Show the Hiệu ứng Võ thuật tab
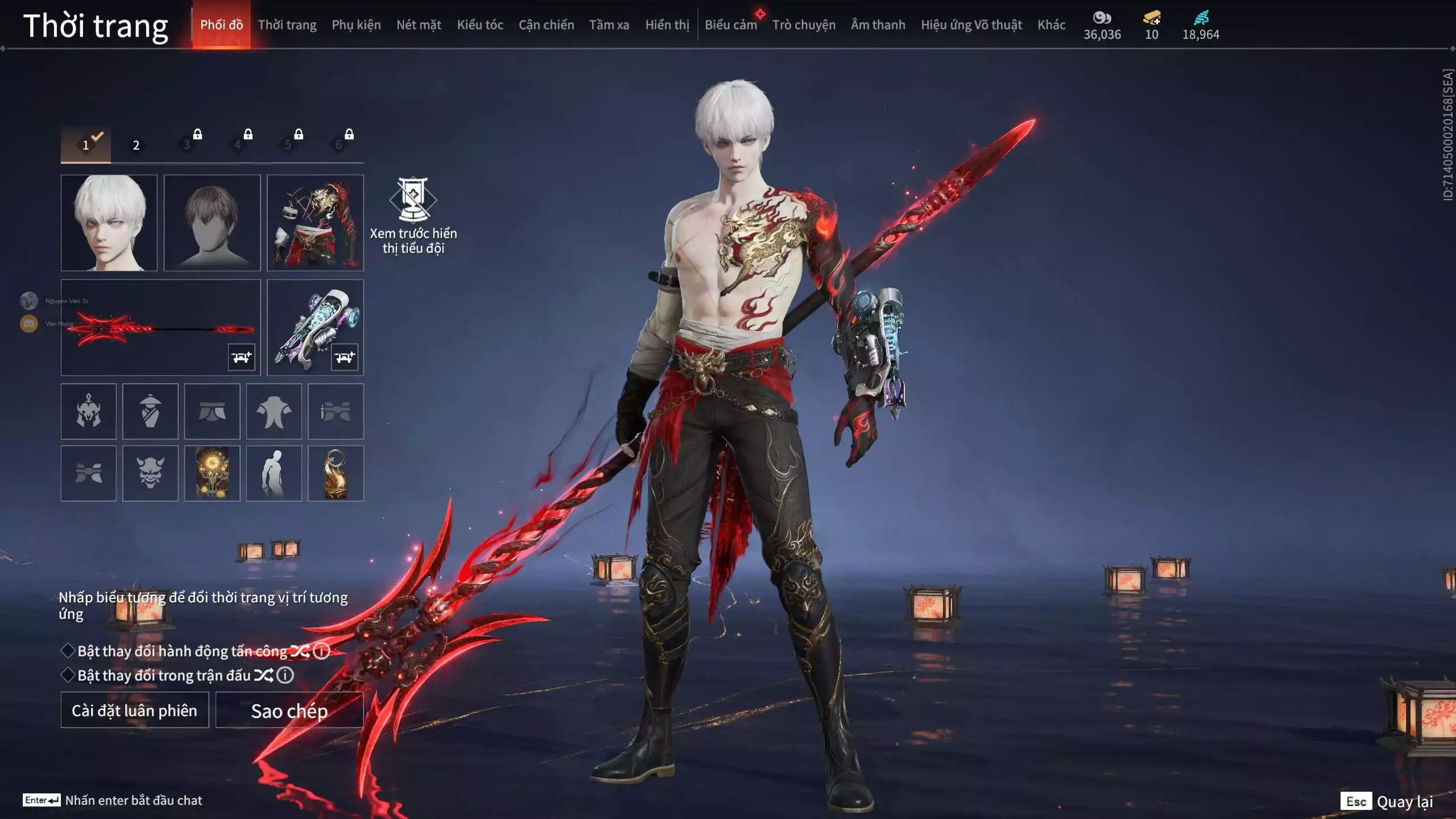 971,25
